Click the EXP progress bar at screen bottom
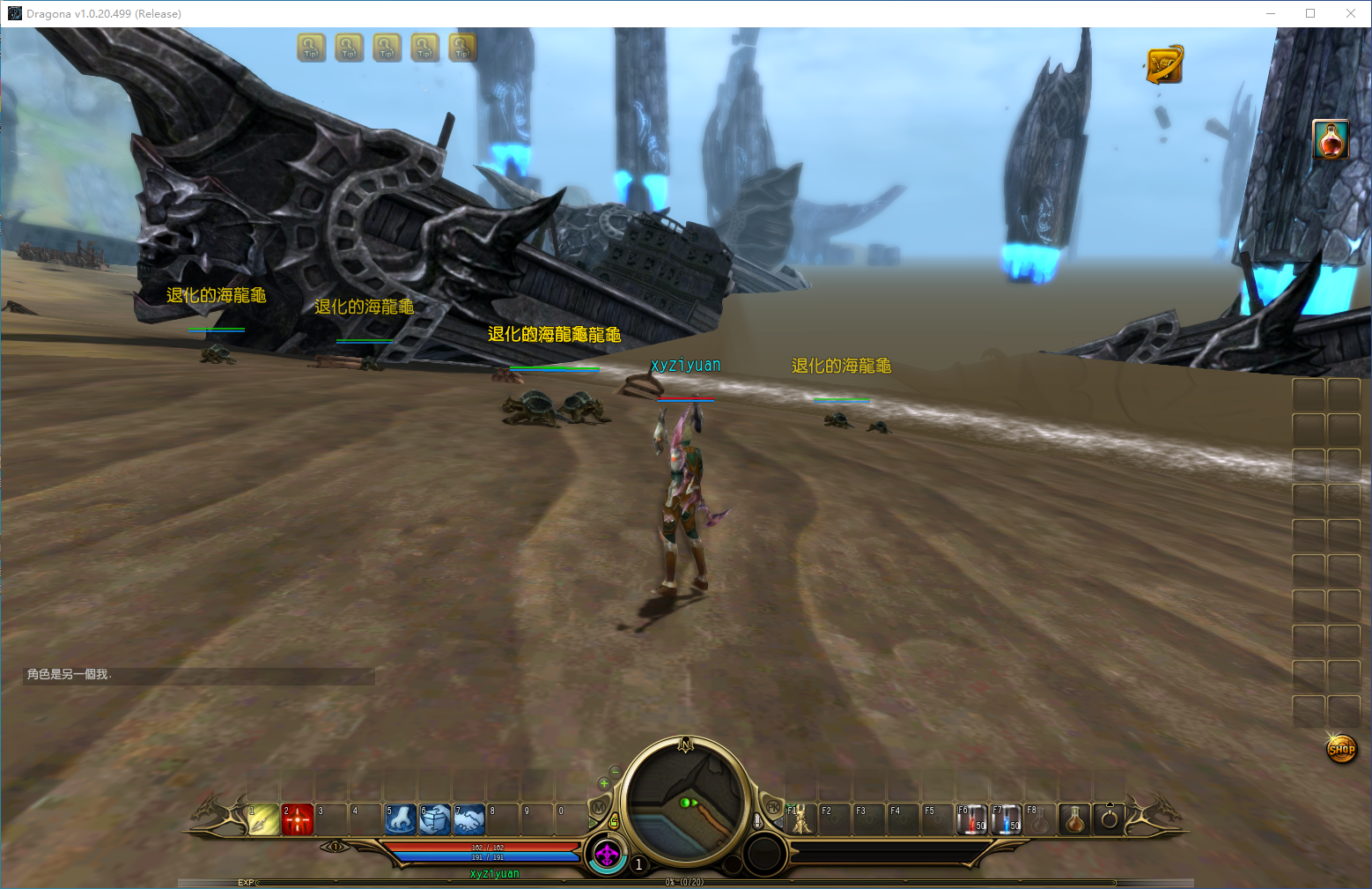 tap(440, 881)
